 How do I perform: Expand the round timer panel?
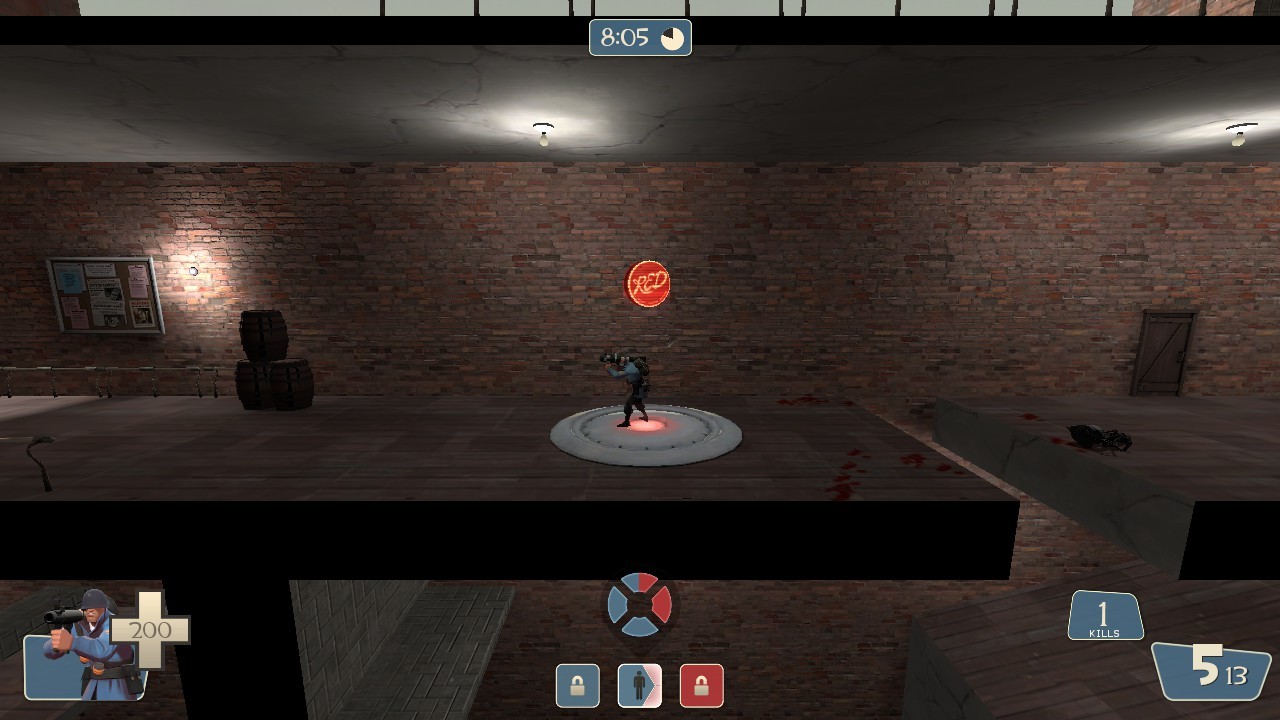pos(640,38)
